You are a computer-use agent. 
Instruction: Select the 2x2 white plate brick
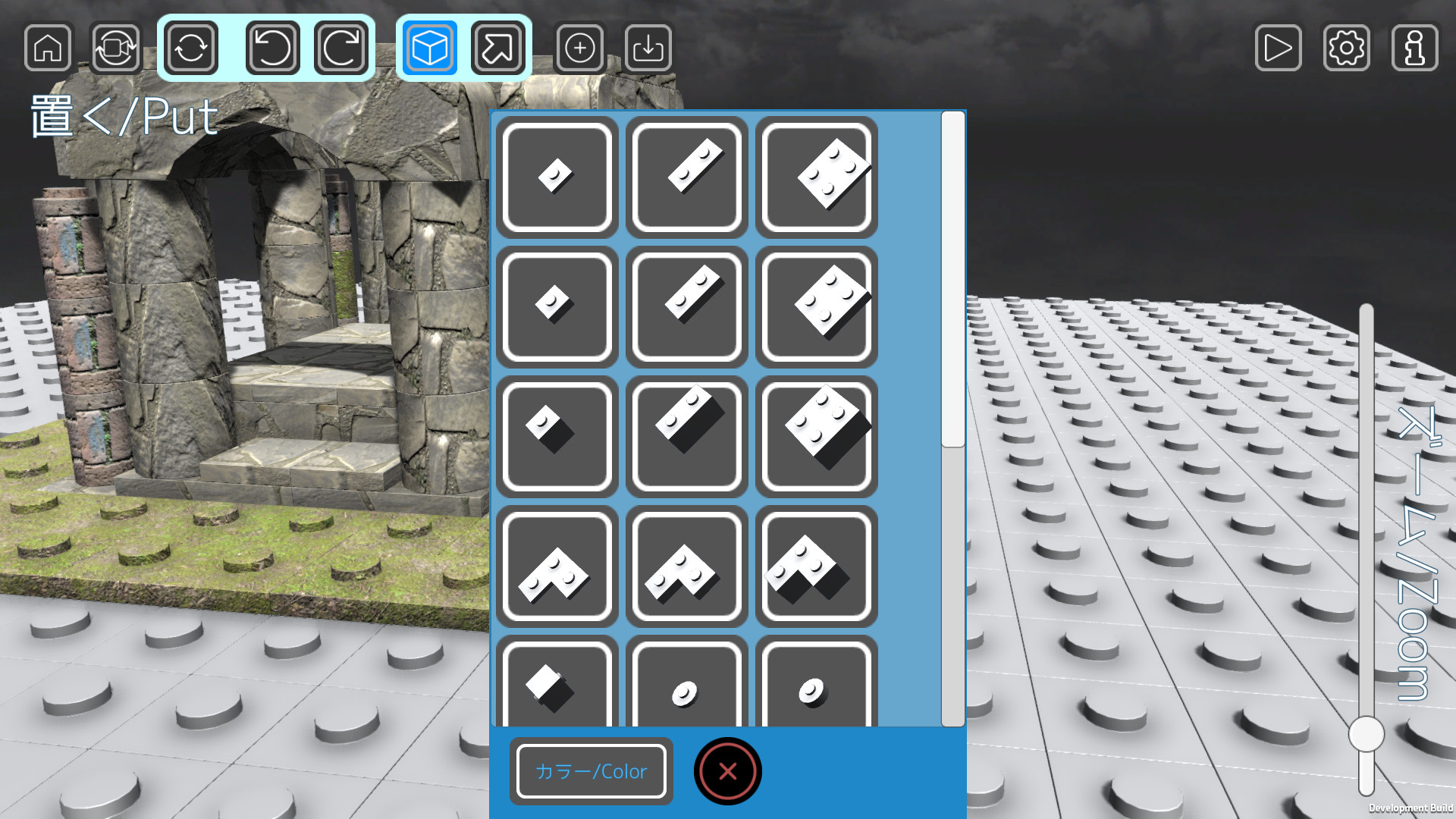coord(817,177)
